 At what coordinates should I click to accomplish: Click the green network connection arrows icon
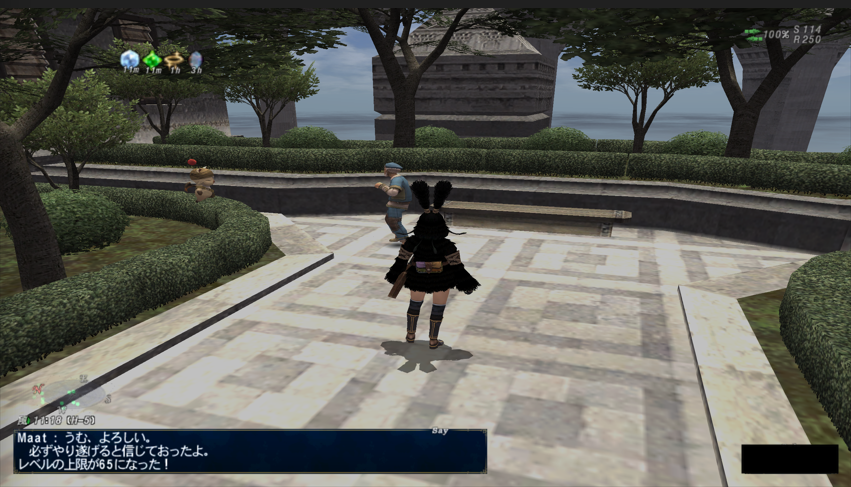click(x=752, y=34)
